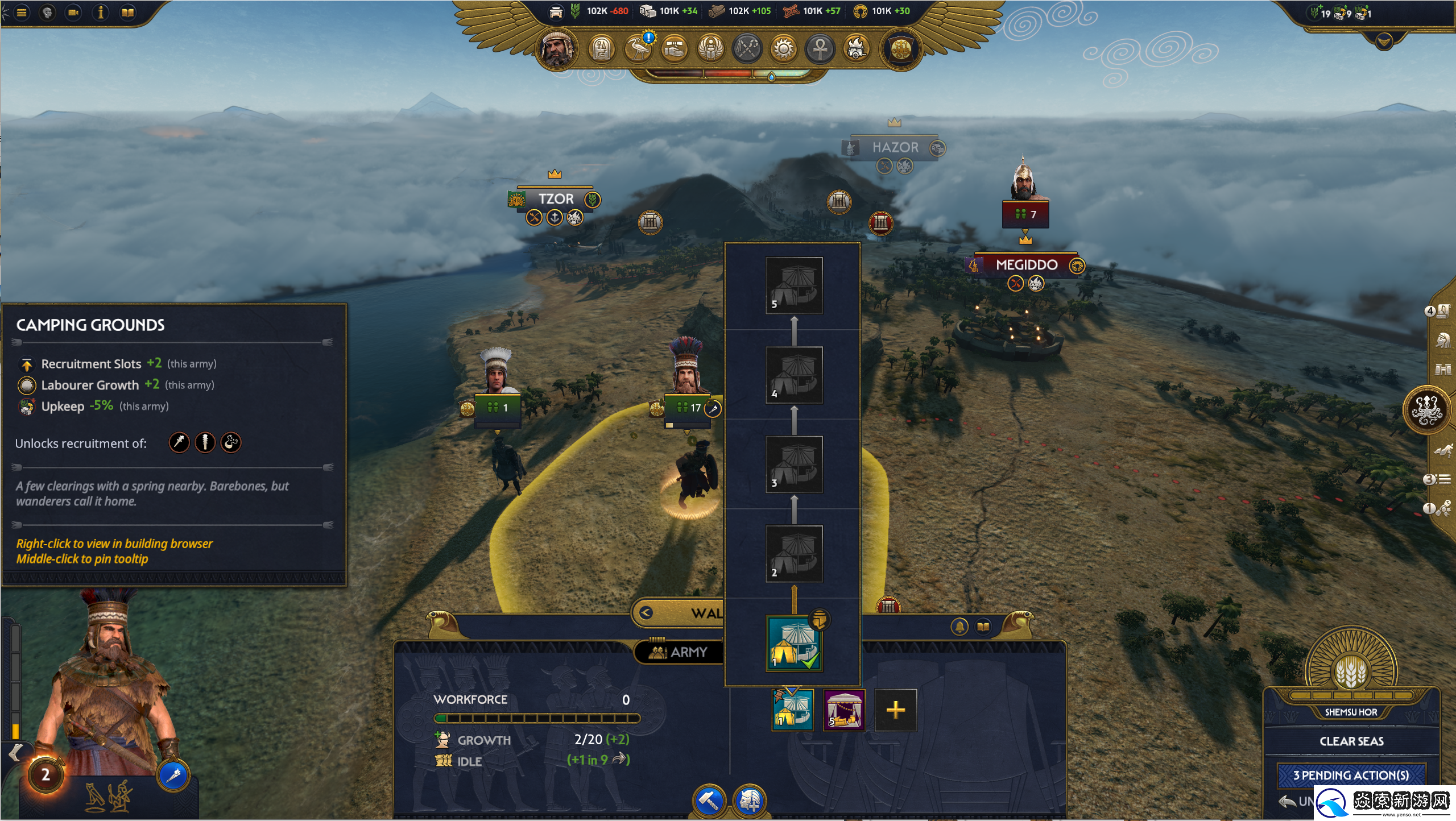Open the winged scarab panel
The height and width of the screenshot is (821, 1456).
tap(711, 48)
